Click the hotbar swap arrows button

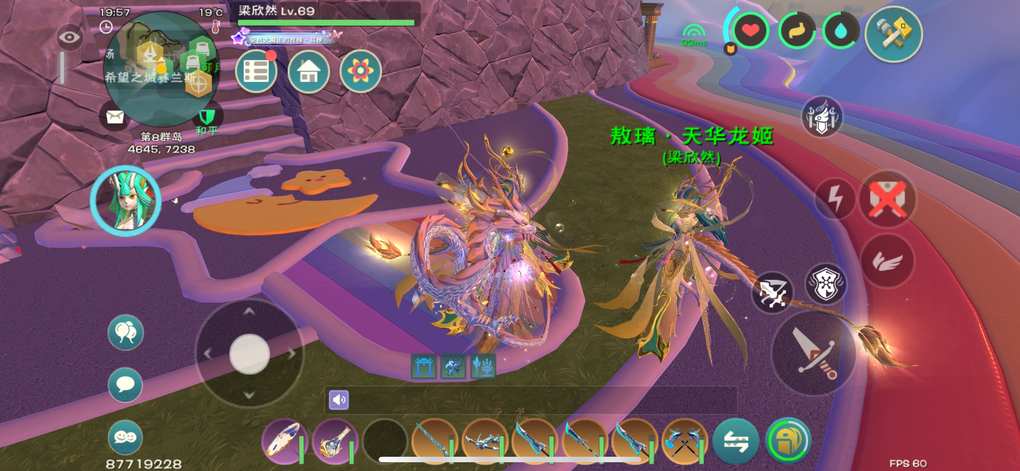coord(735,441)
